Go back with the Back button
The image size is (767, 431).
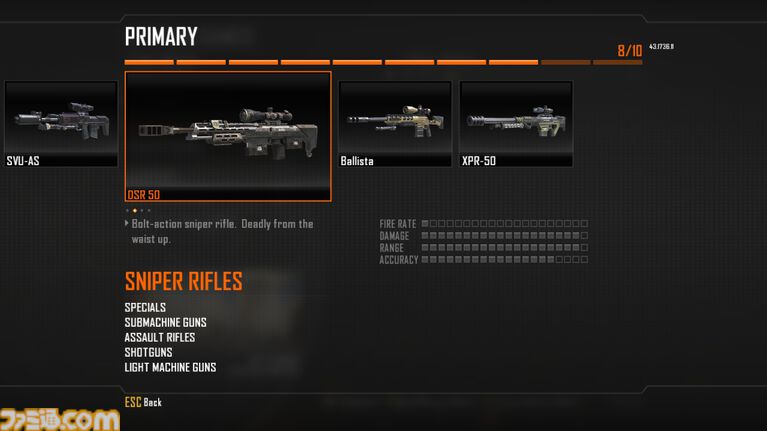point(143,402)
